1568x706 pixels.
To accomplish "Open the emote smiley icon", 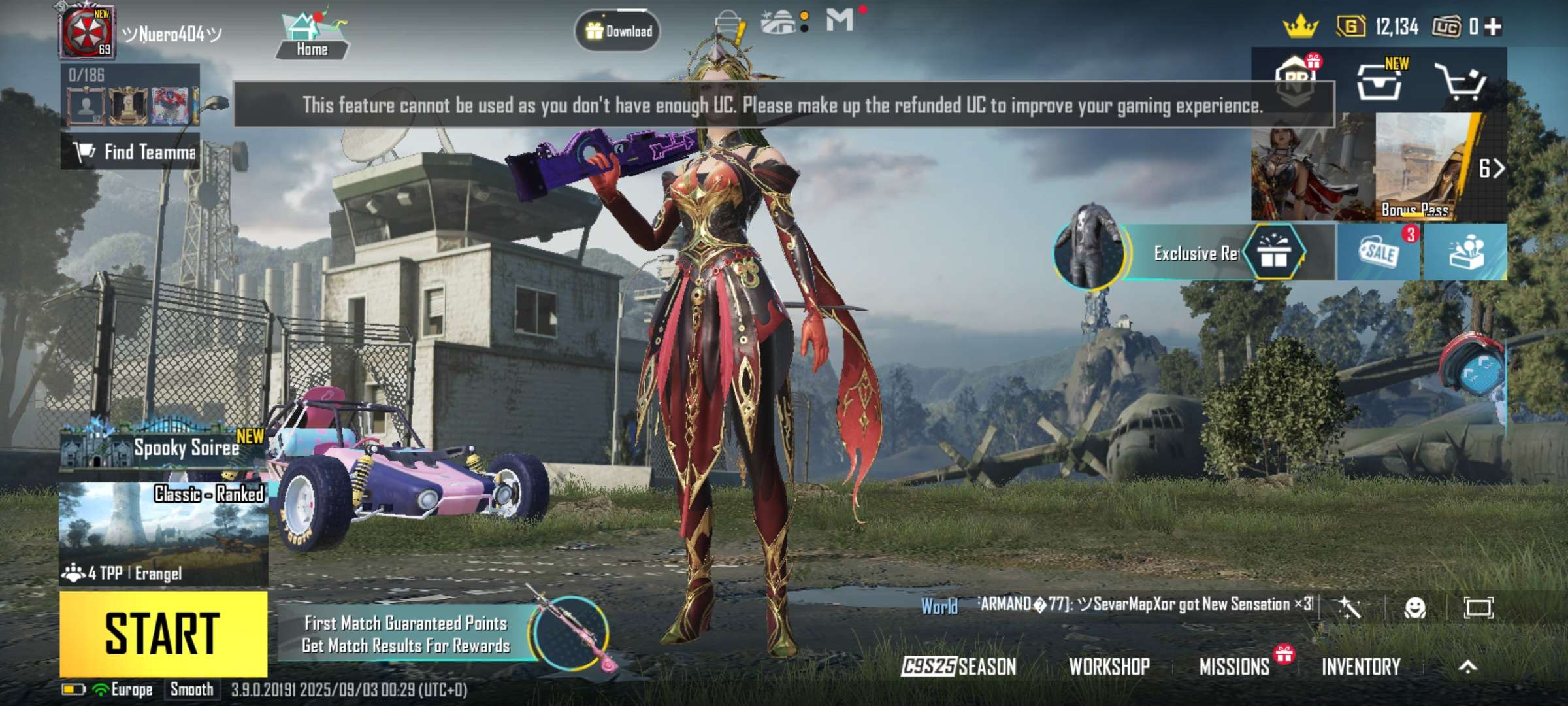I will tap(1414, 608).
